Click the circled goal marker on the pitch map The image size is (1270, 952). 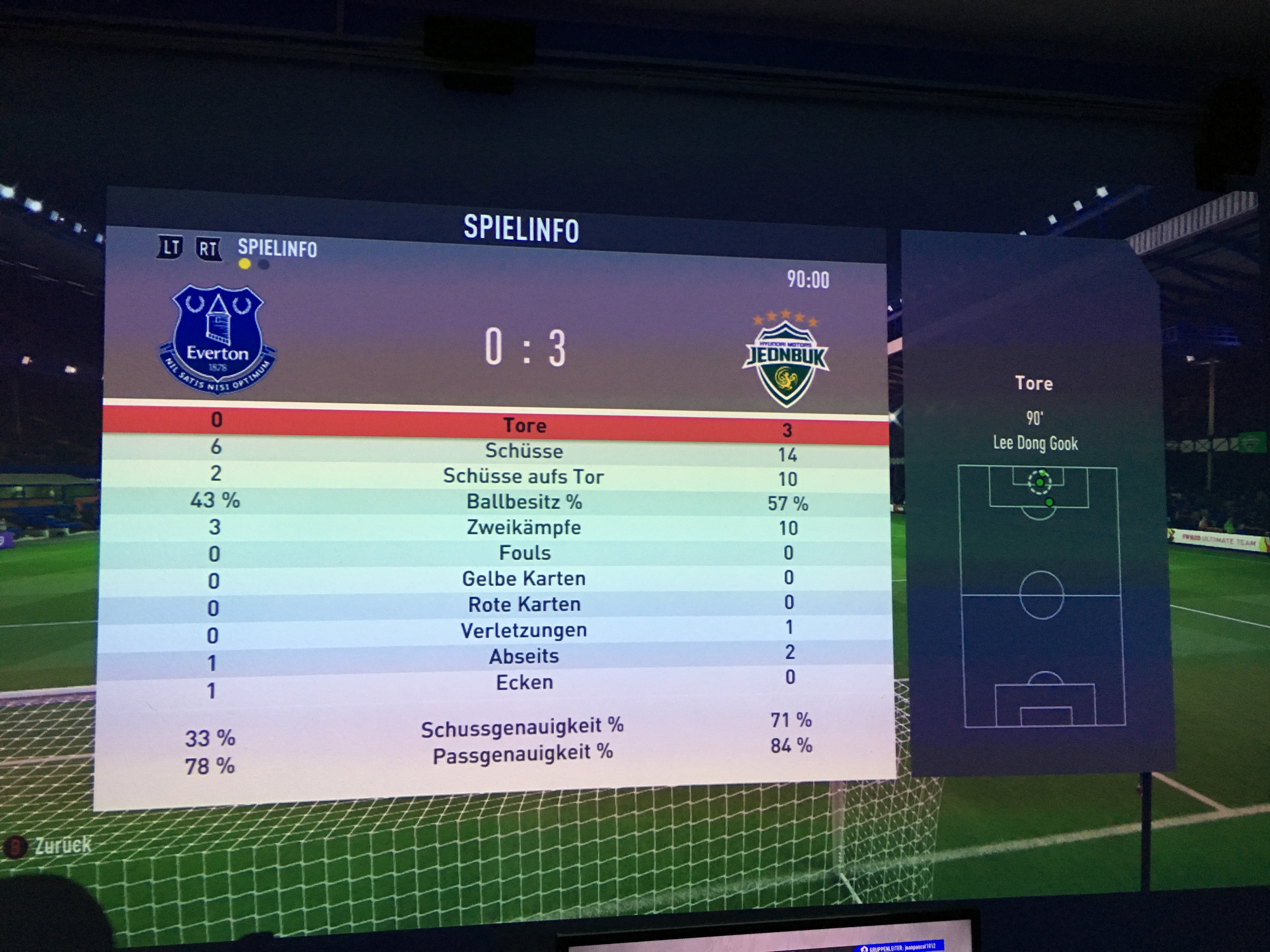click(1039, 482)
